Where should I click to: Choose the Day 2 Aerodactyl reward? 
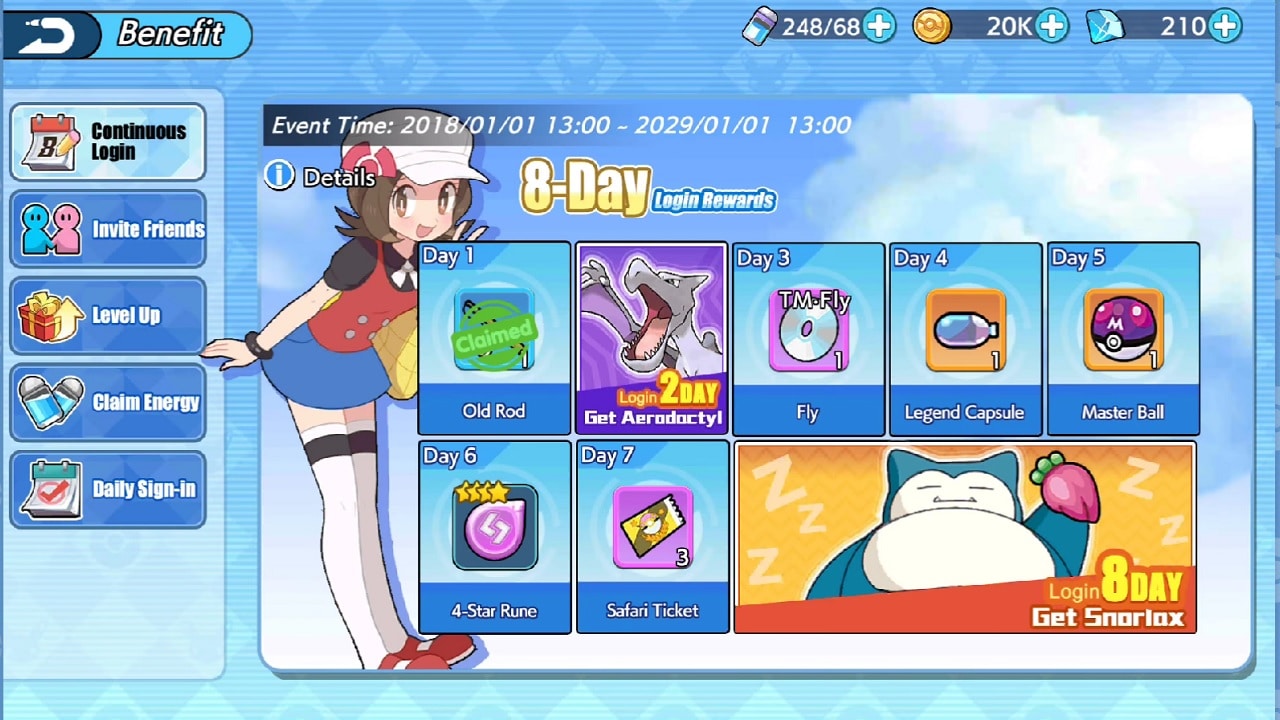click(x=652, y=338)
